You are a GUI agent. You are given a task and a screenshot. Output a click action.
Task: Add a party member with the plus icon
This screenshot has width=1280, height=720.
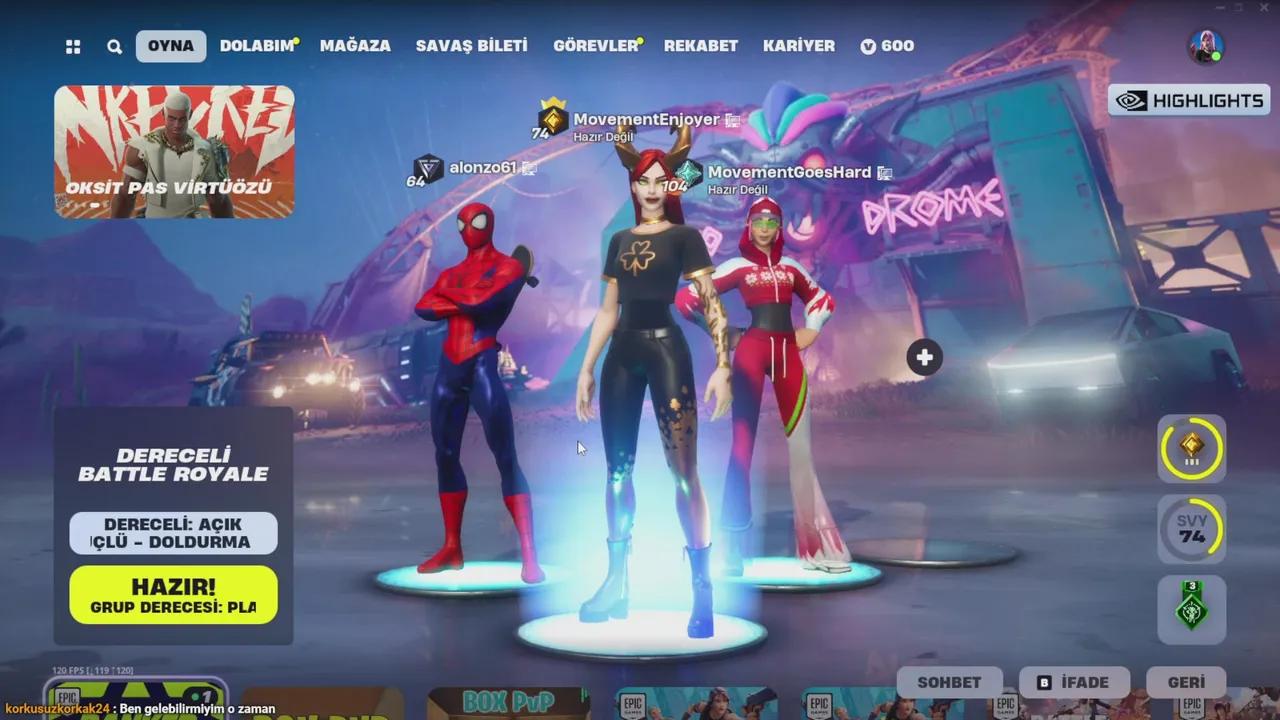923,356
